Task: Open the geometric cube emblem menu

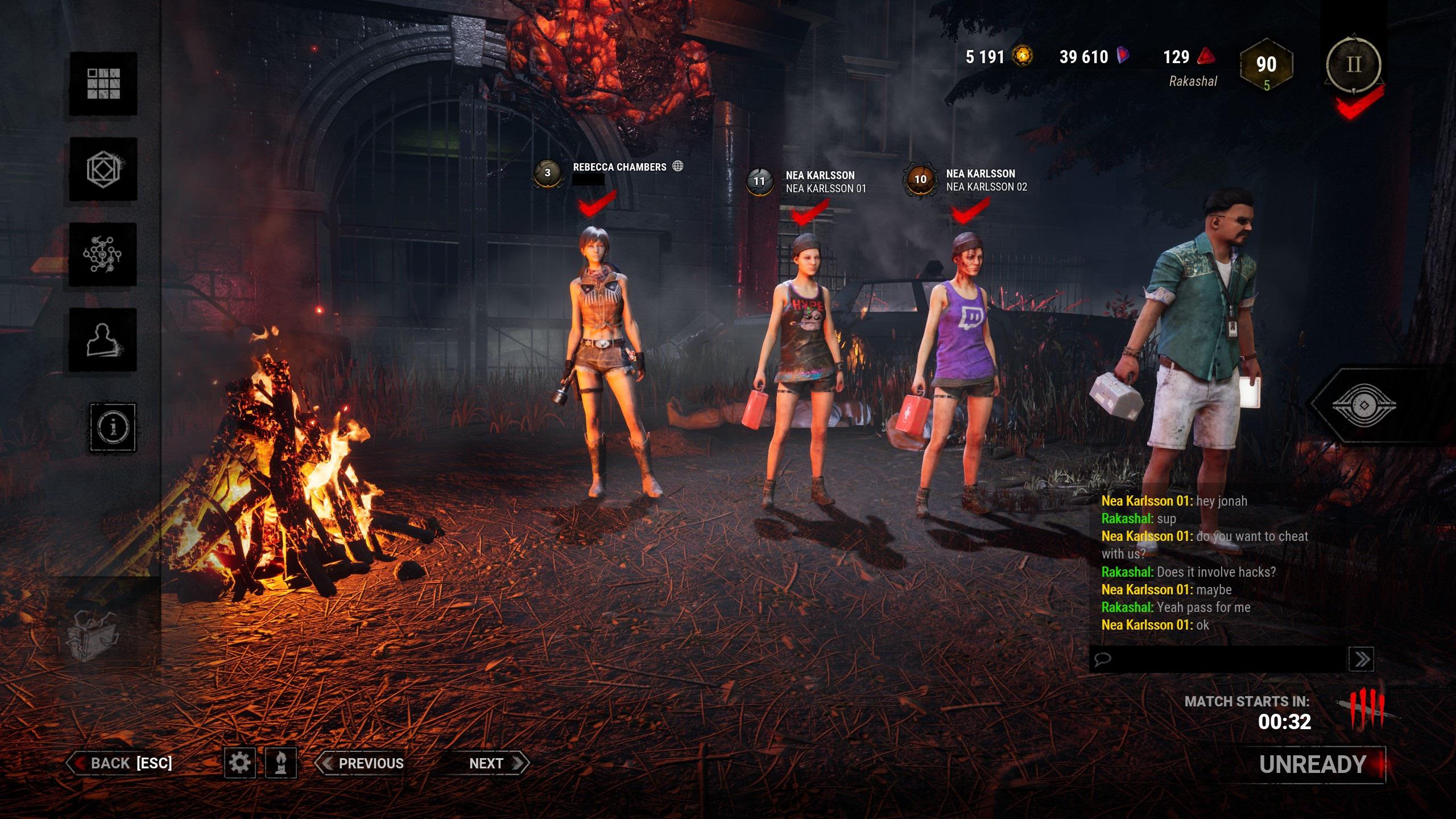Action: click(103, 169)
